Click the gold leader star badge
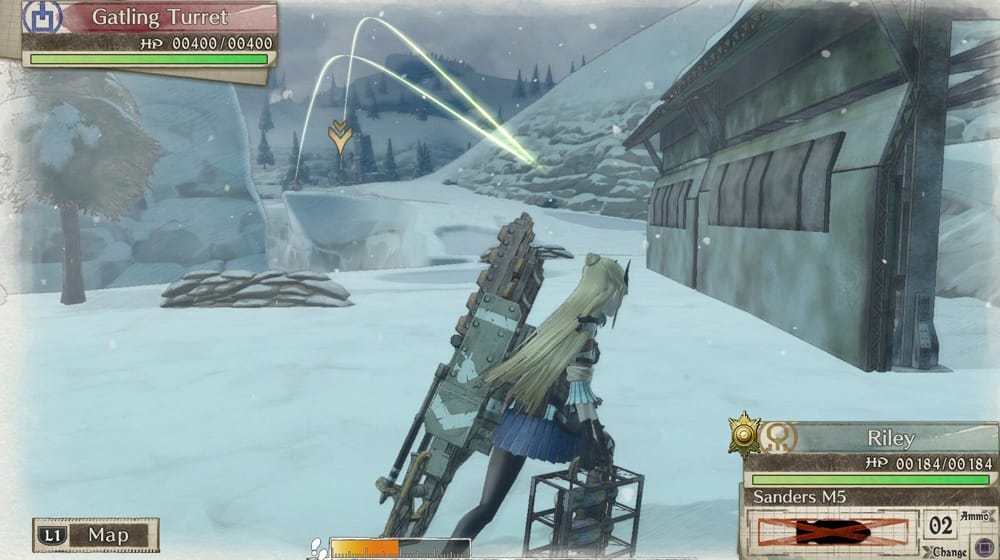The image size is (1000, 560). coord(743,434)
